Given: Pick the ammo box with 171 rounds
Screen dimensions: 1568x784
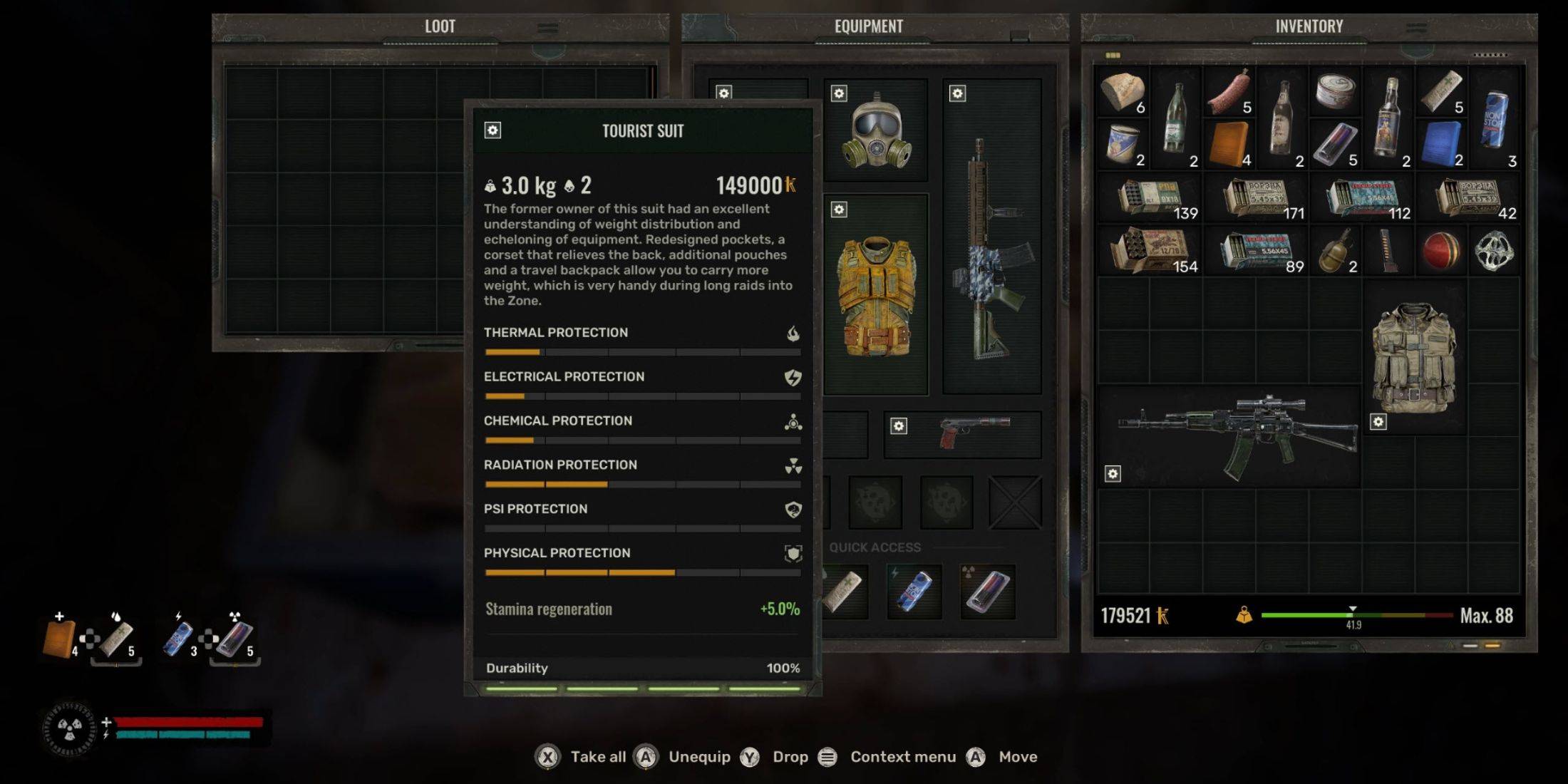Looking at the screenshot, I should (x=1256, y=197).
